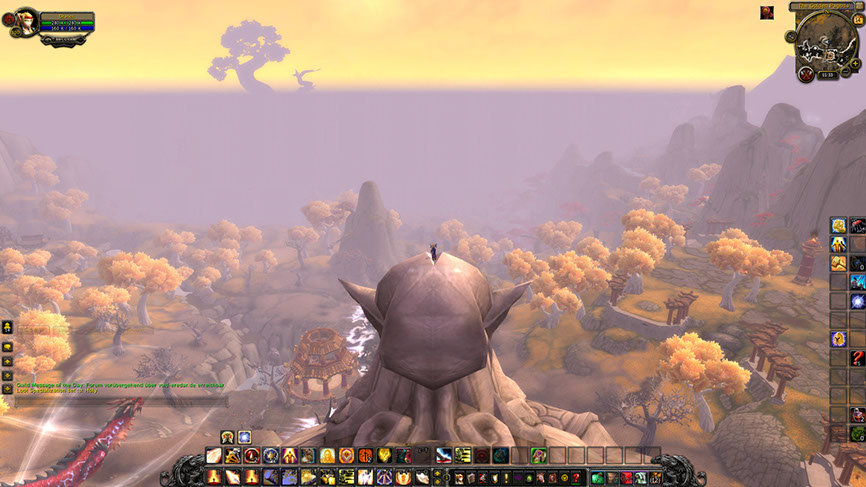Activate the purple-green icon on the upper action bar

[x=538, y=456]
